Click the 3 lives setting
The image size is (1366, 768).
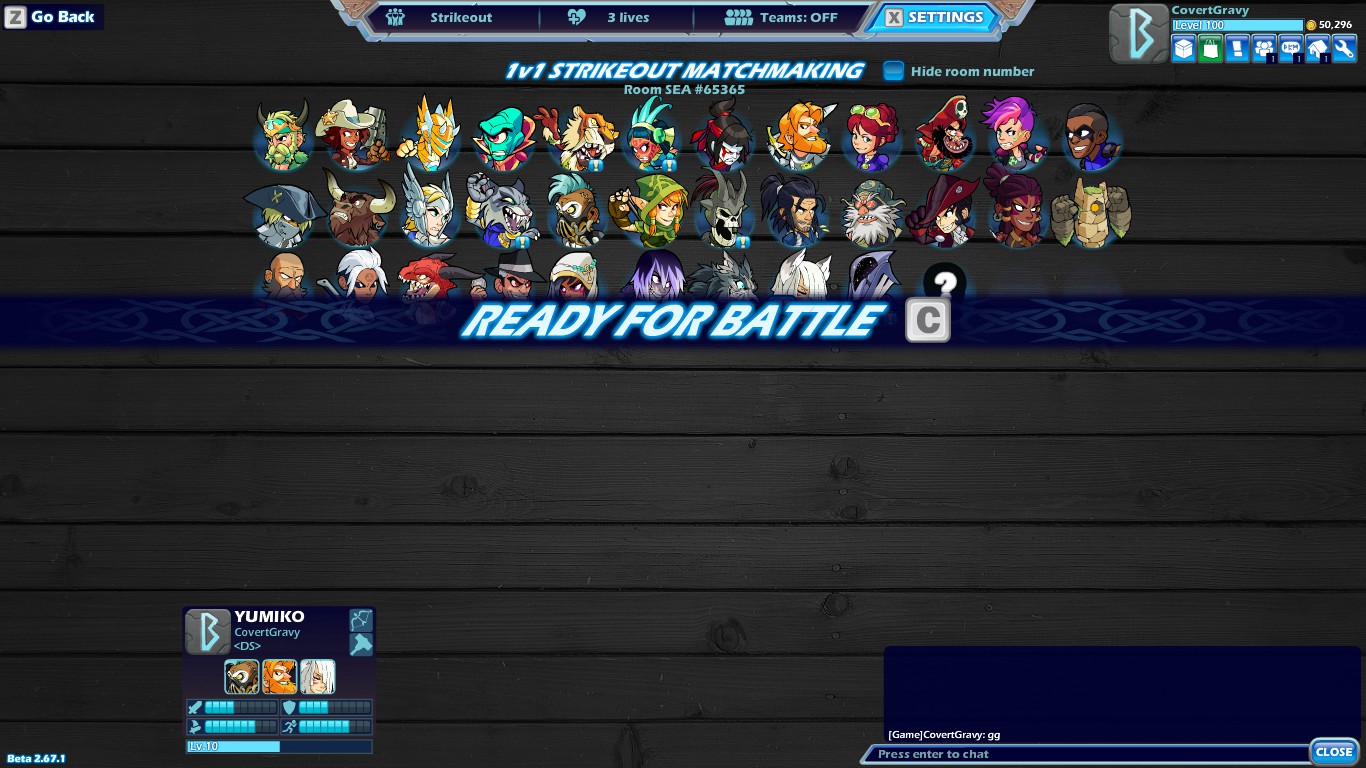[x=615, y=17]
